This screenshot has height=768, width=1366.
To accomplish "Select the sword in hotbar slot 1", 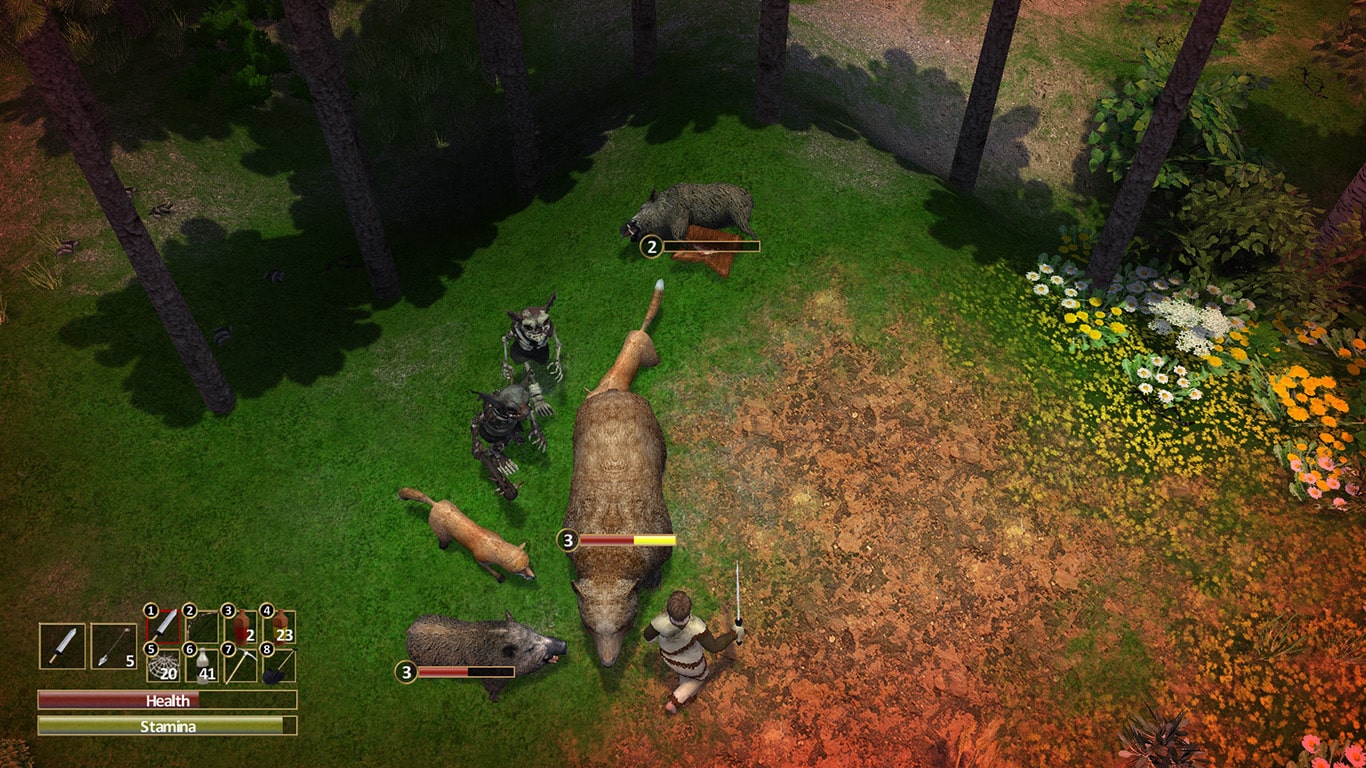I will [164, 626].
